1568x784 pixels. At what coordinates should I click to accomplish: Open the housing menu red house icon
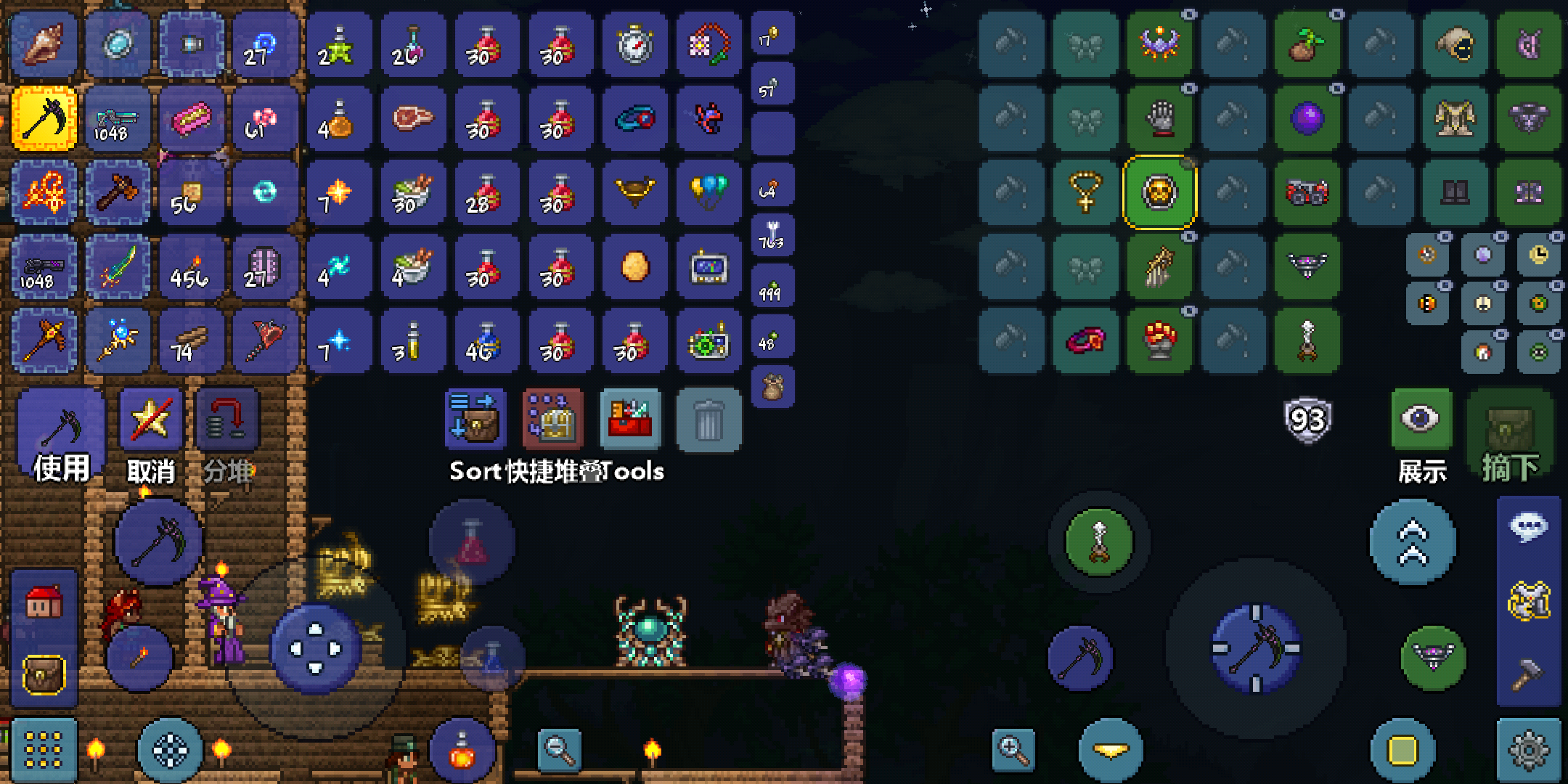[x=44, y=602]
